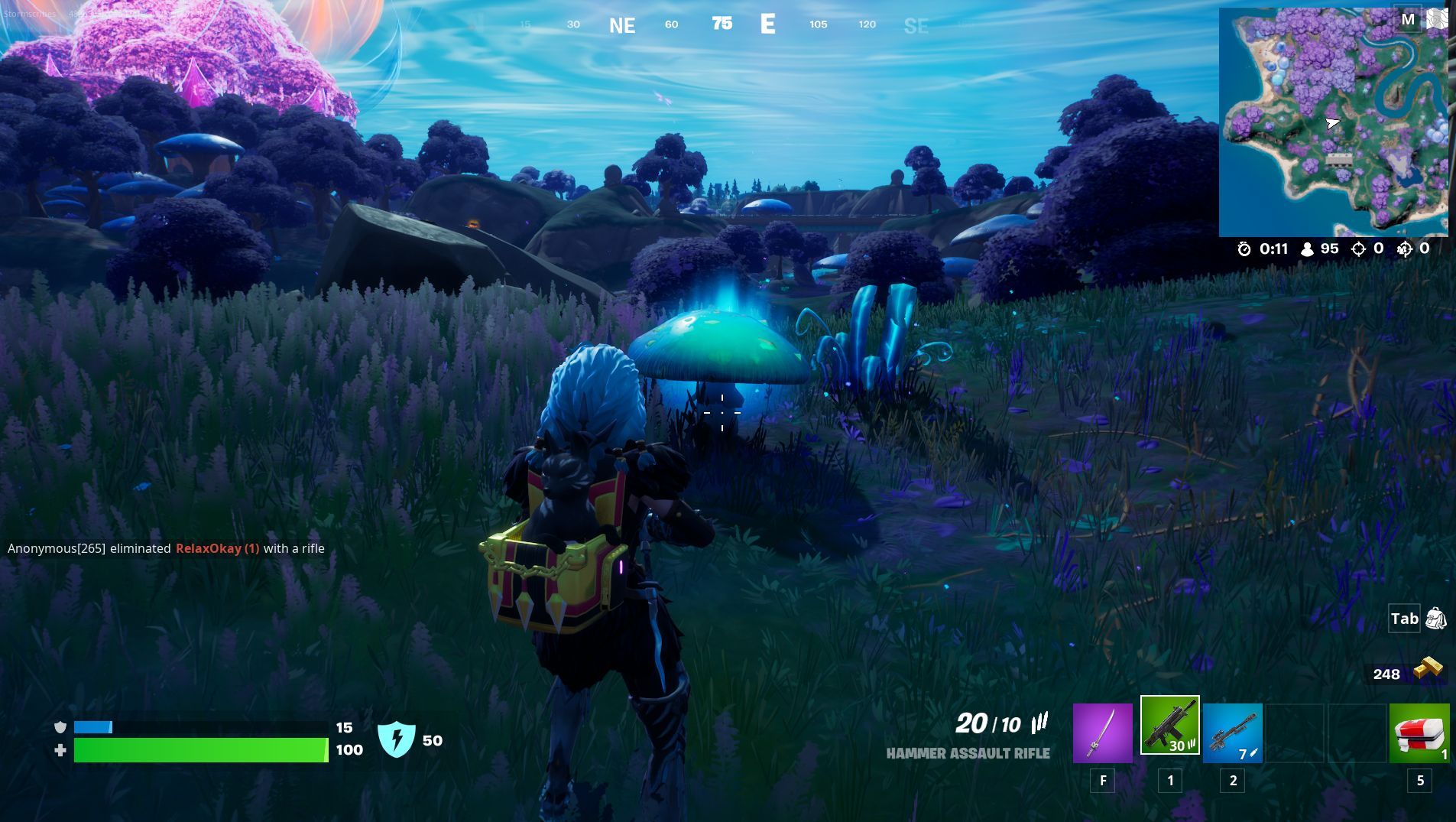This screenshot has height=822, width=1456.
Task: Click the M map shortcut label
Action: pyautogui.click(x=1408, y=18)
